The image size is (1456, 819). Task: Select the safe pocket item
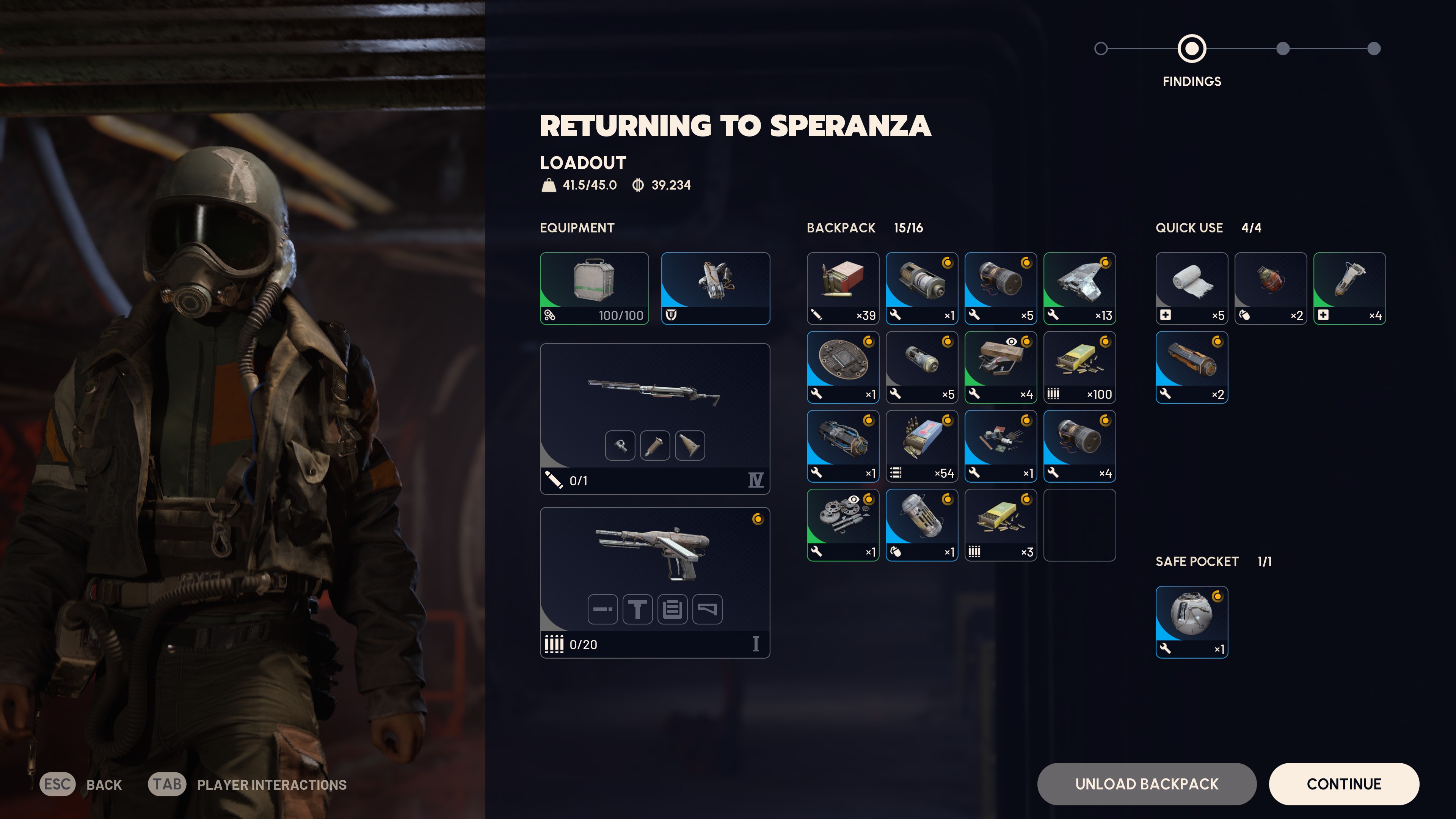pyautogui.click(x=1191, y=622)
